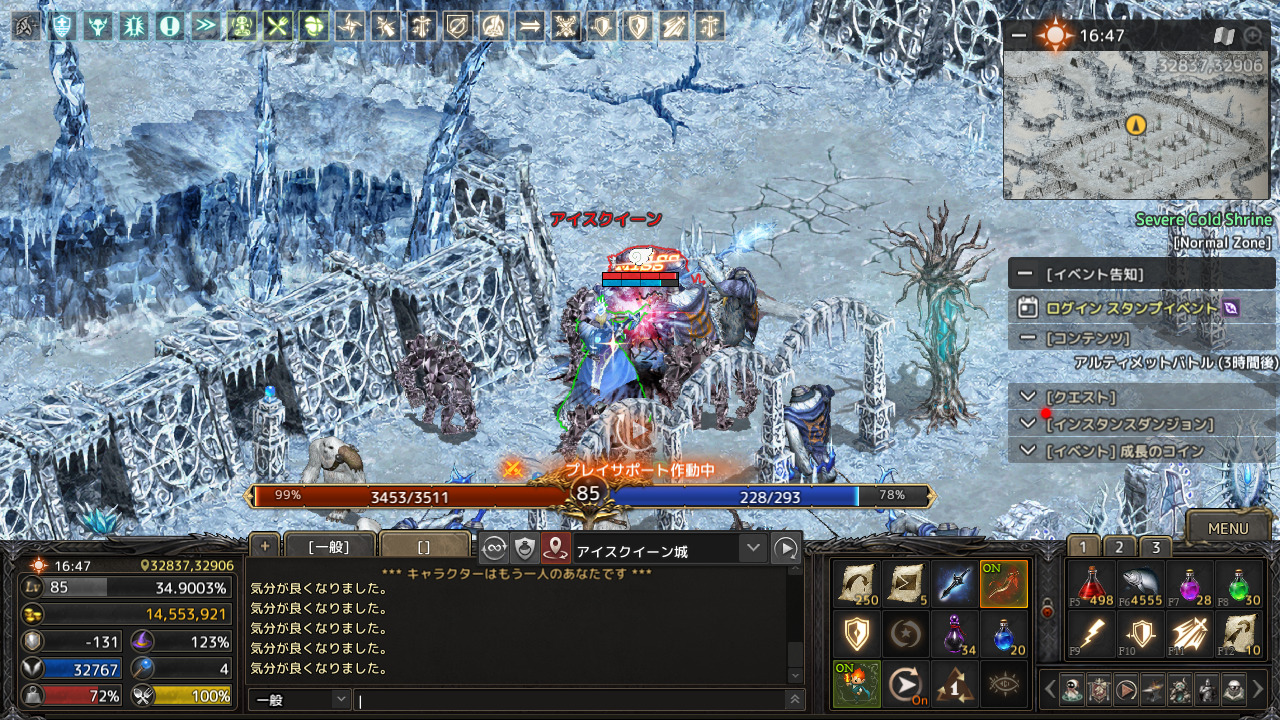The width and height of the screenshot is (1280, 720).
Task: Add a new chat tab with plus button
Action: click(265, 545)
